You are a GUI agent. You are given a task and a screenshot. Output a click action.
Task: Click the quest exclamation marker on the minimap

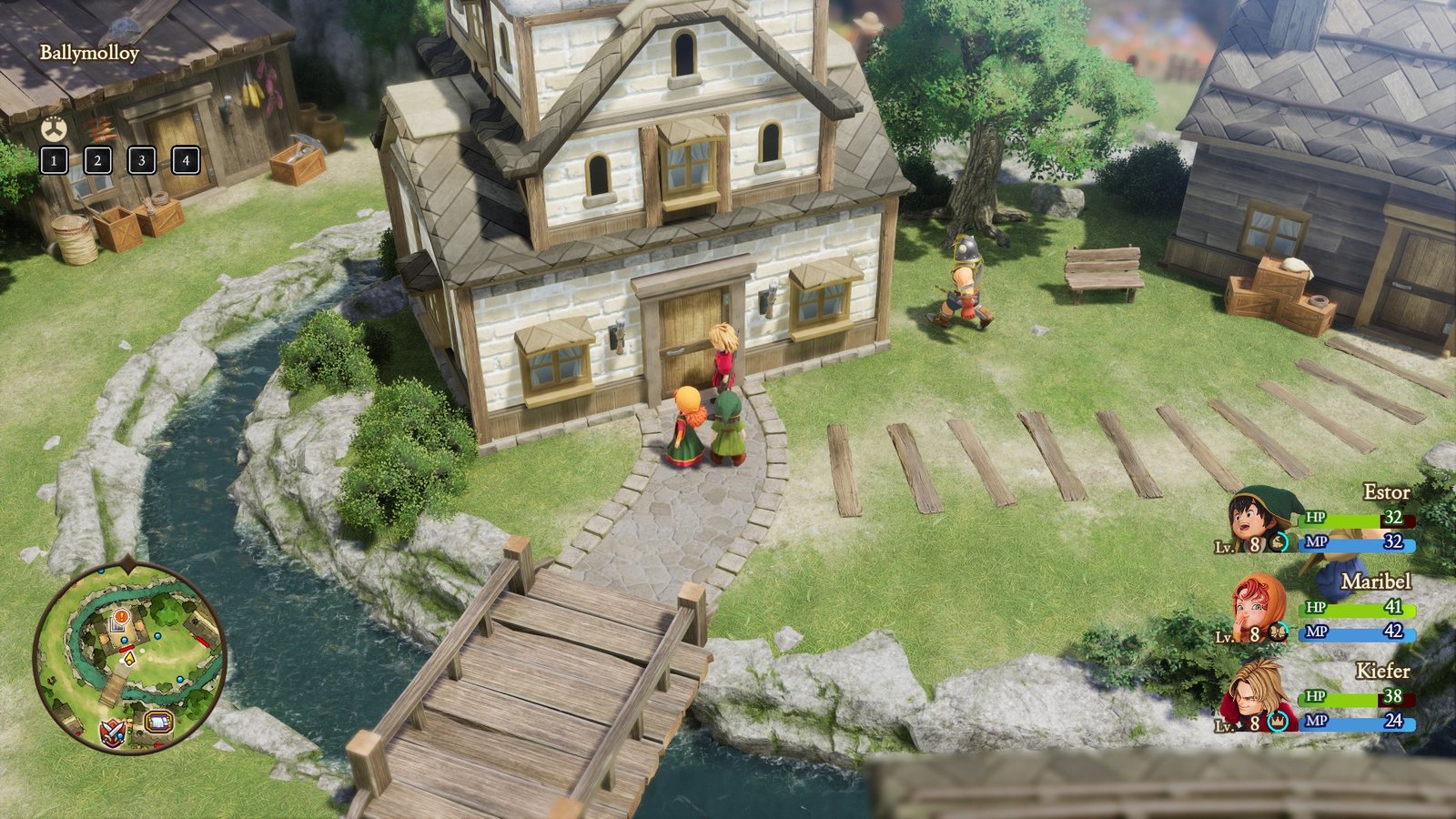pos(120,616)
